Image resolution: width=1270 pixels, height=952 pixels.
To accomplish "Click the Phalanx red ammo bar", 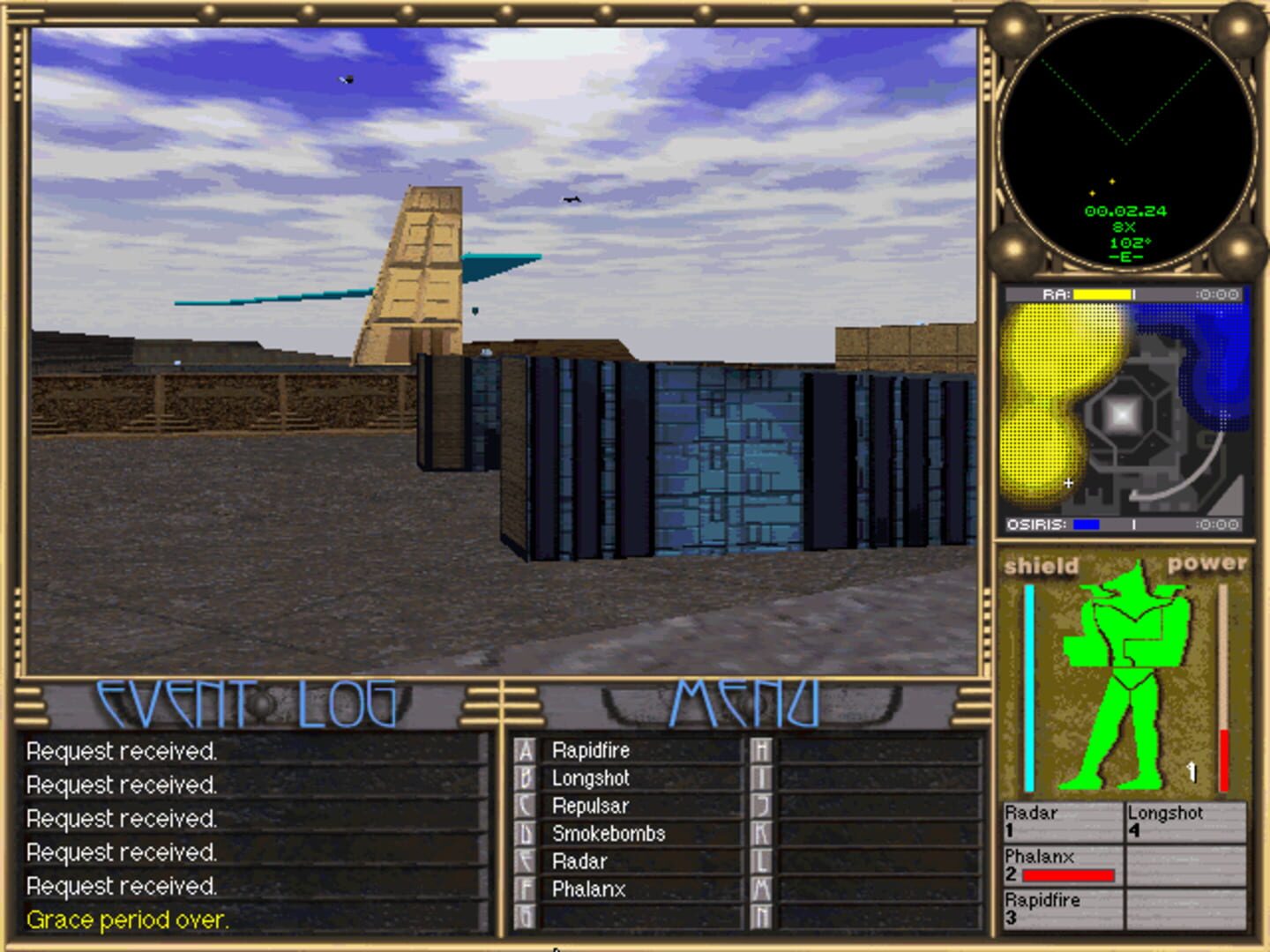I will point(1067,875).
